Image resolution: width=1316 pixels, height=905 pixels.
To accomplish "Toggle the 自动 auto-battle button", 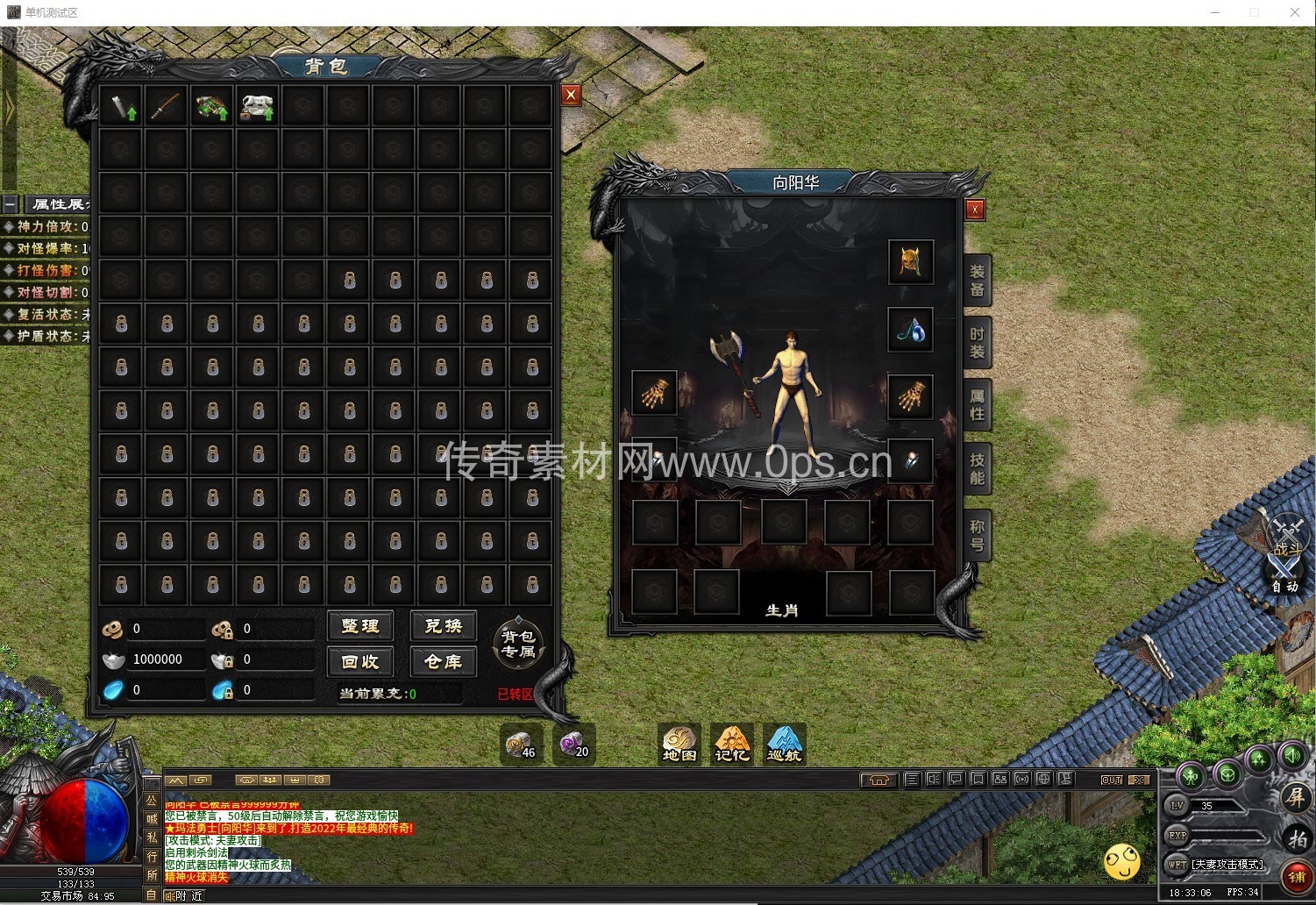I will click(1285, 579).
